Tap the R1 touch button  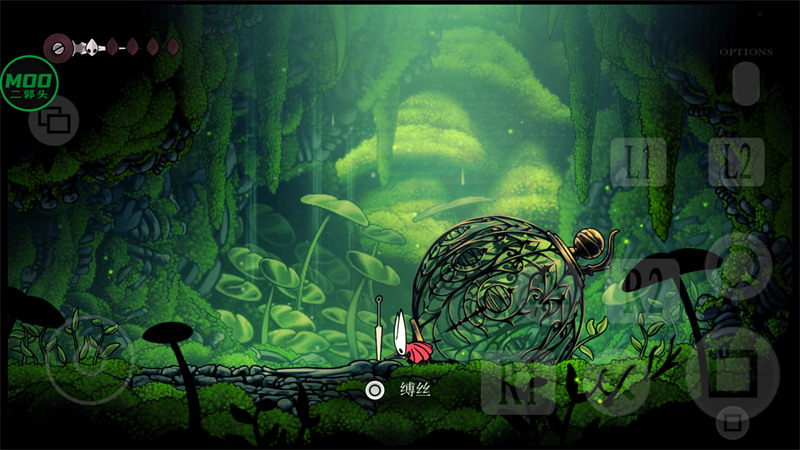tap(511, 385)
